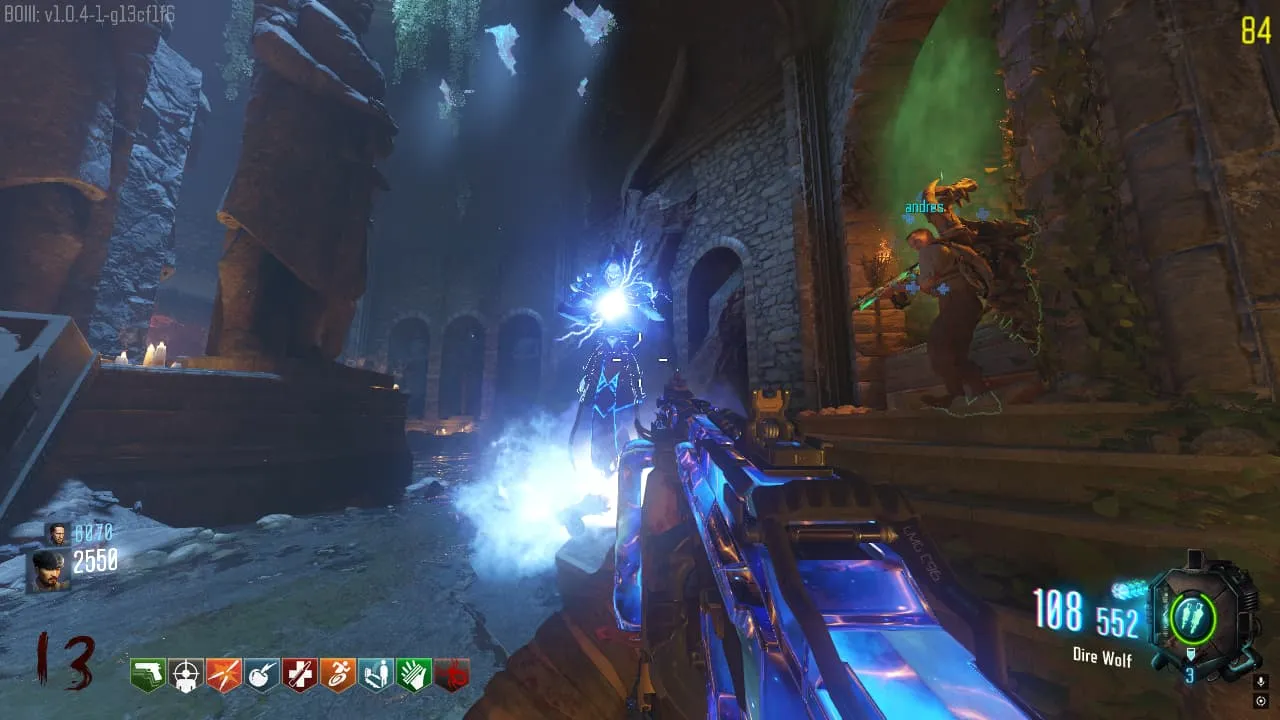
Task: Select the orange Double Tap bullets perk
Action: tap(223, 675)
